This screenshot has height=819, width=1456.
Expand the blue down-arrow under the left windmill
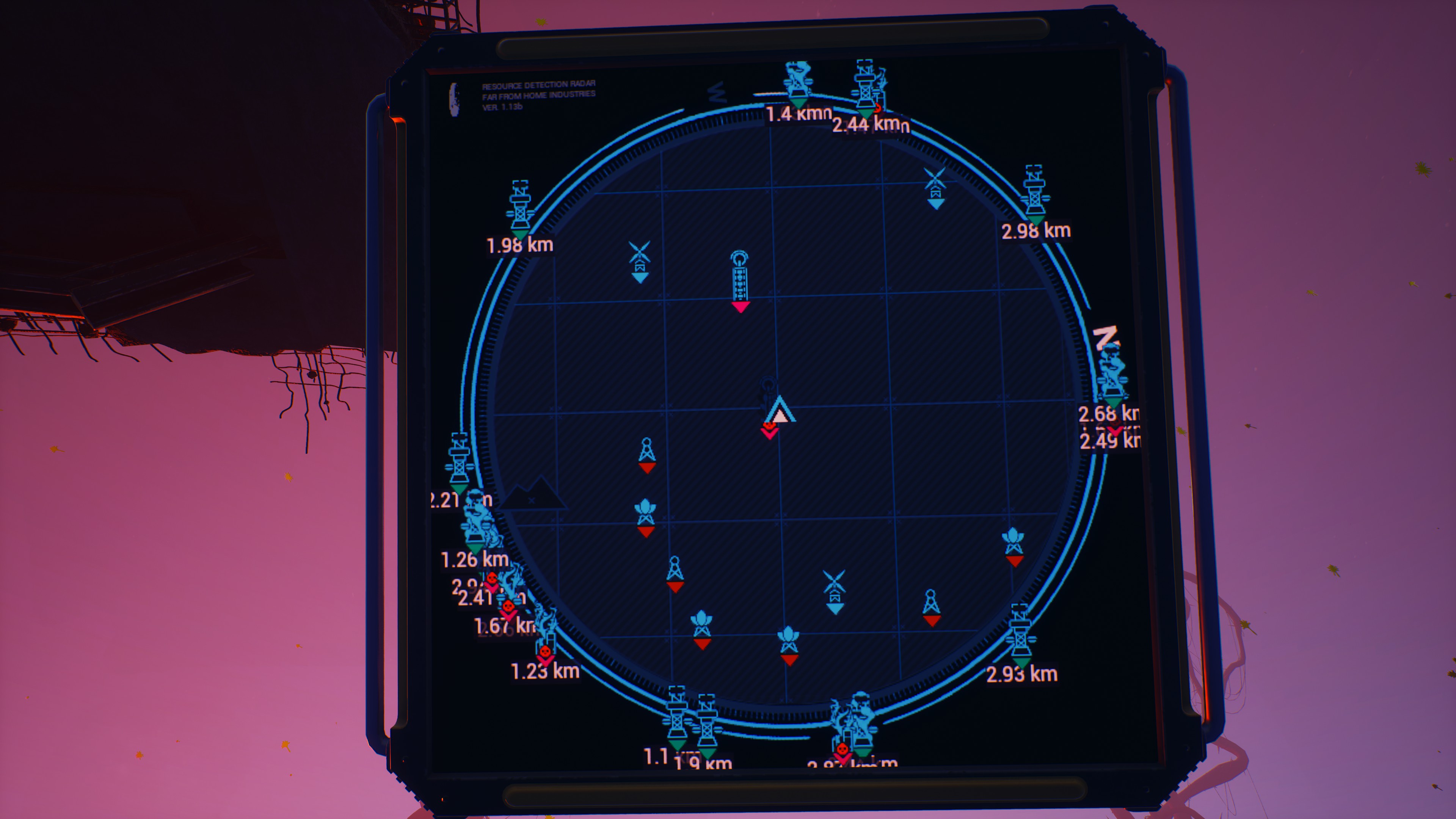click(x=640, y=278)
